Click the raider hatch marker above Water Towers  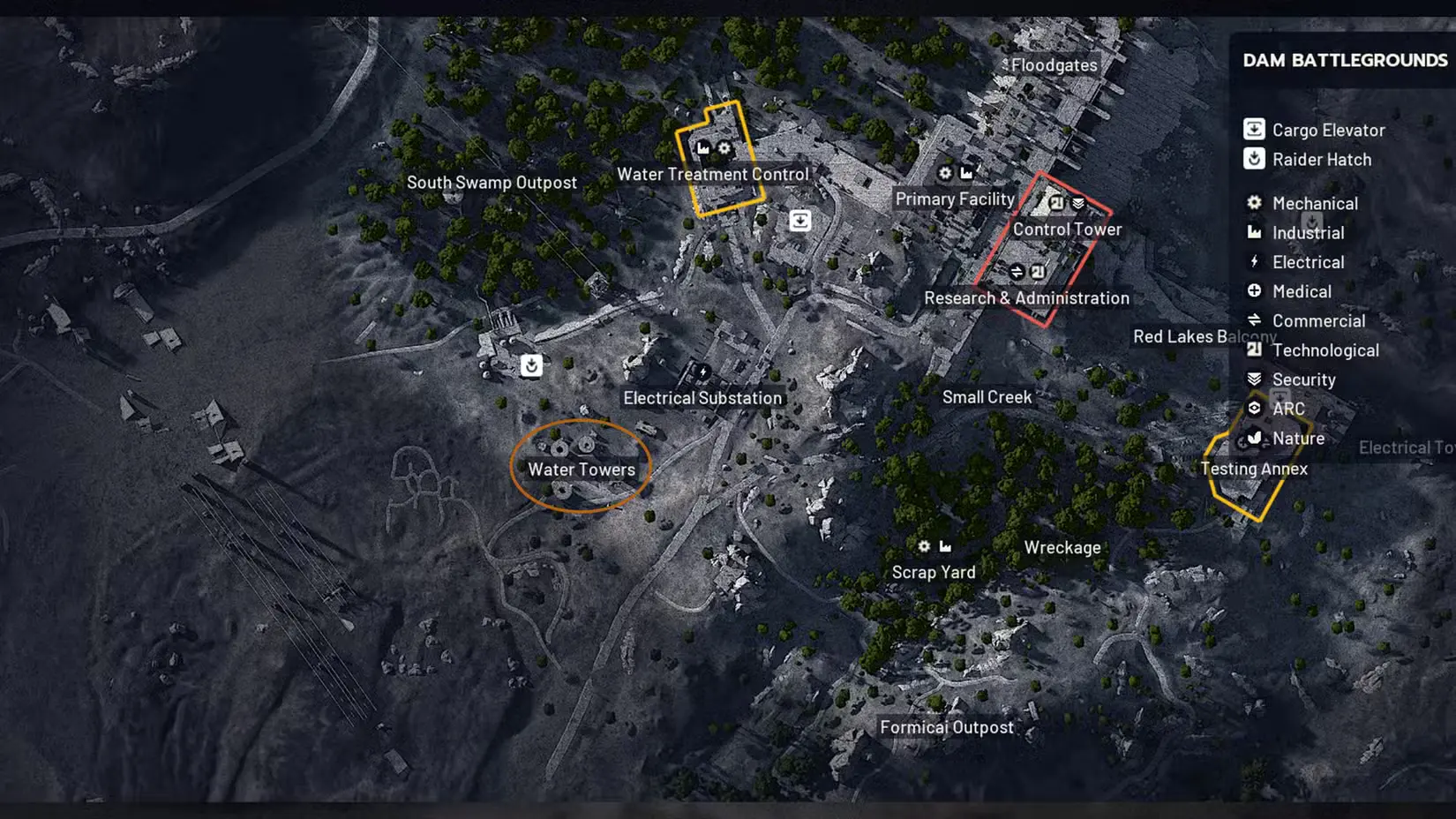[531, 365]
